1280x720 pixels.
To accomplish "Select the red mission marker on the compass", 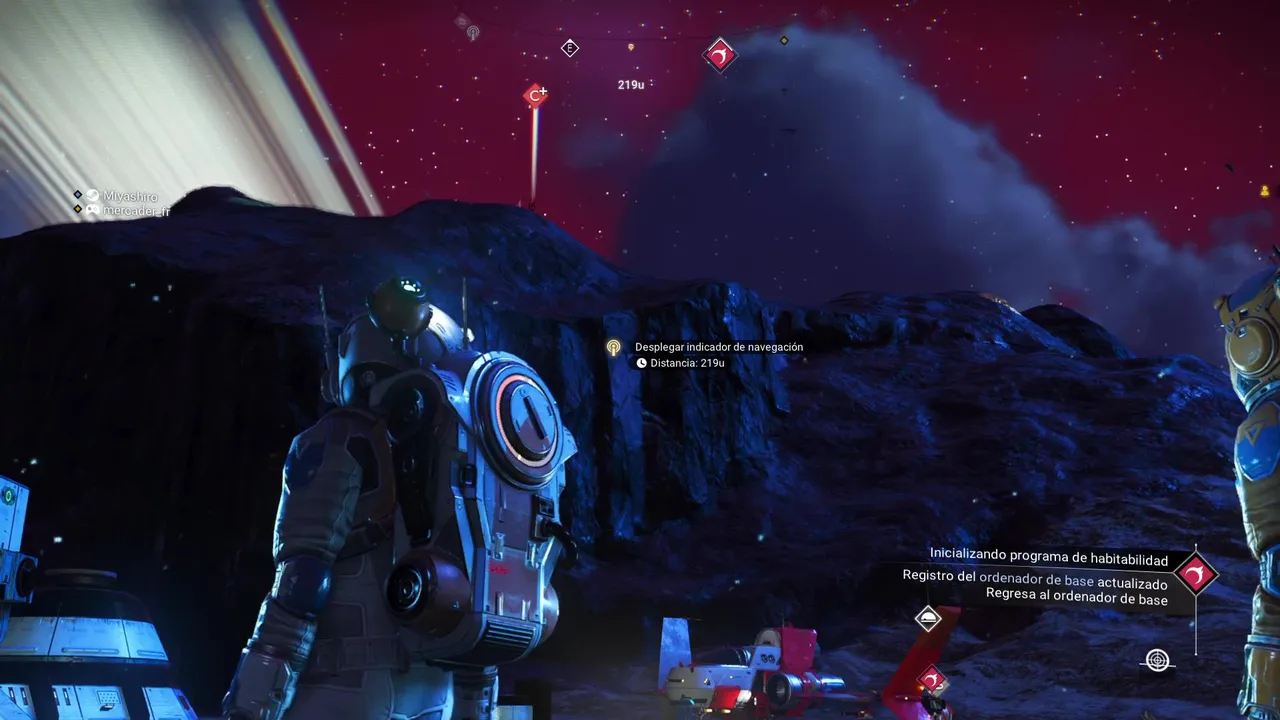I will pos(720,55).
